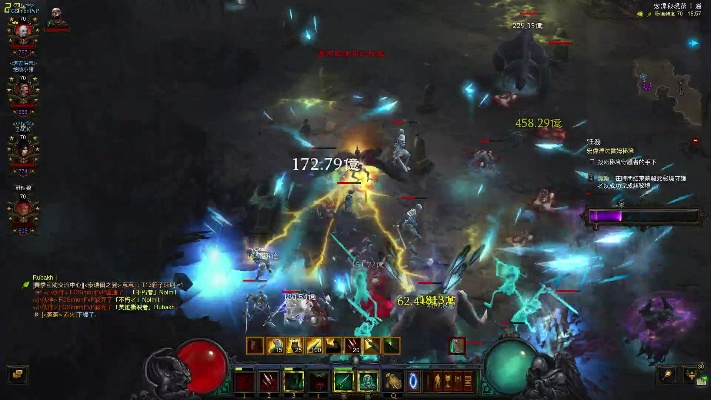Open the rightmost menu button bottom-right
The image size is (711, 400).
tap(692, 374)
